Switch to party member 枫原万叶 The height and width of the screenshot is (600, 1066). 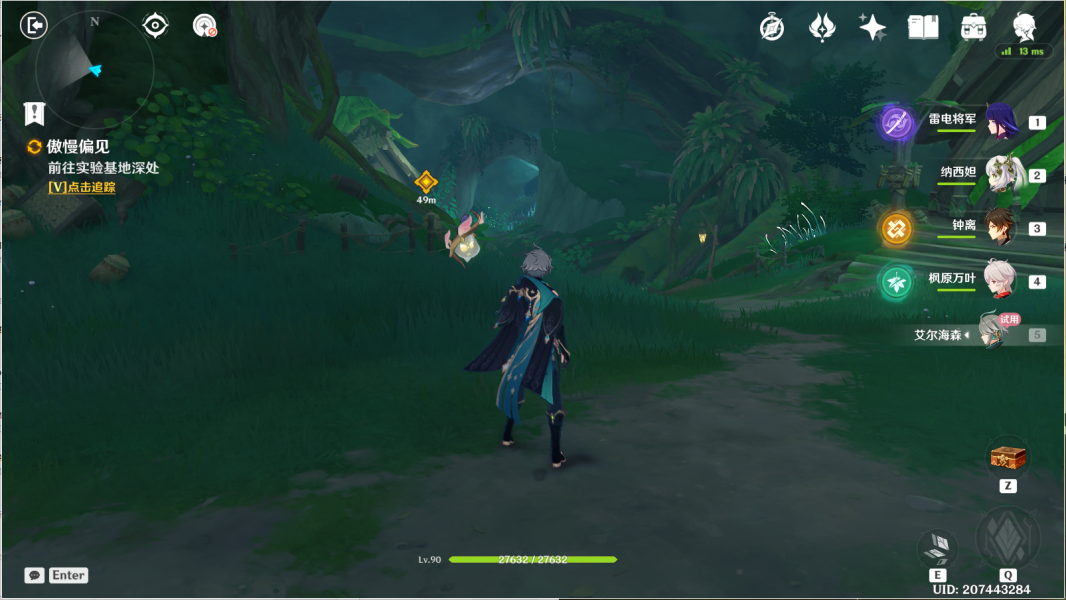[x=1000, y=281]
